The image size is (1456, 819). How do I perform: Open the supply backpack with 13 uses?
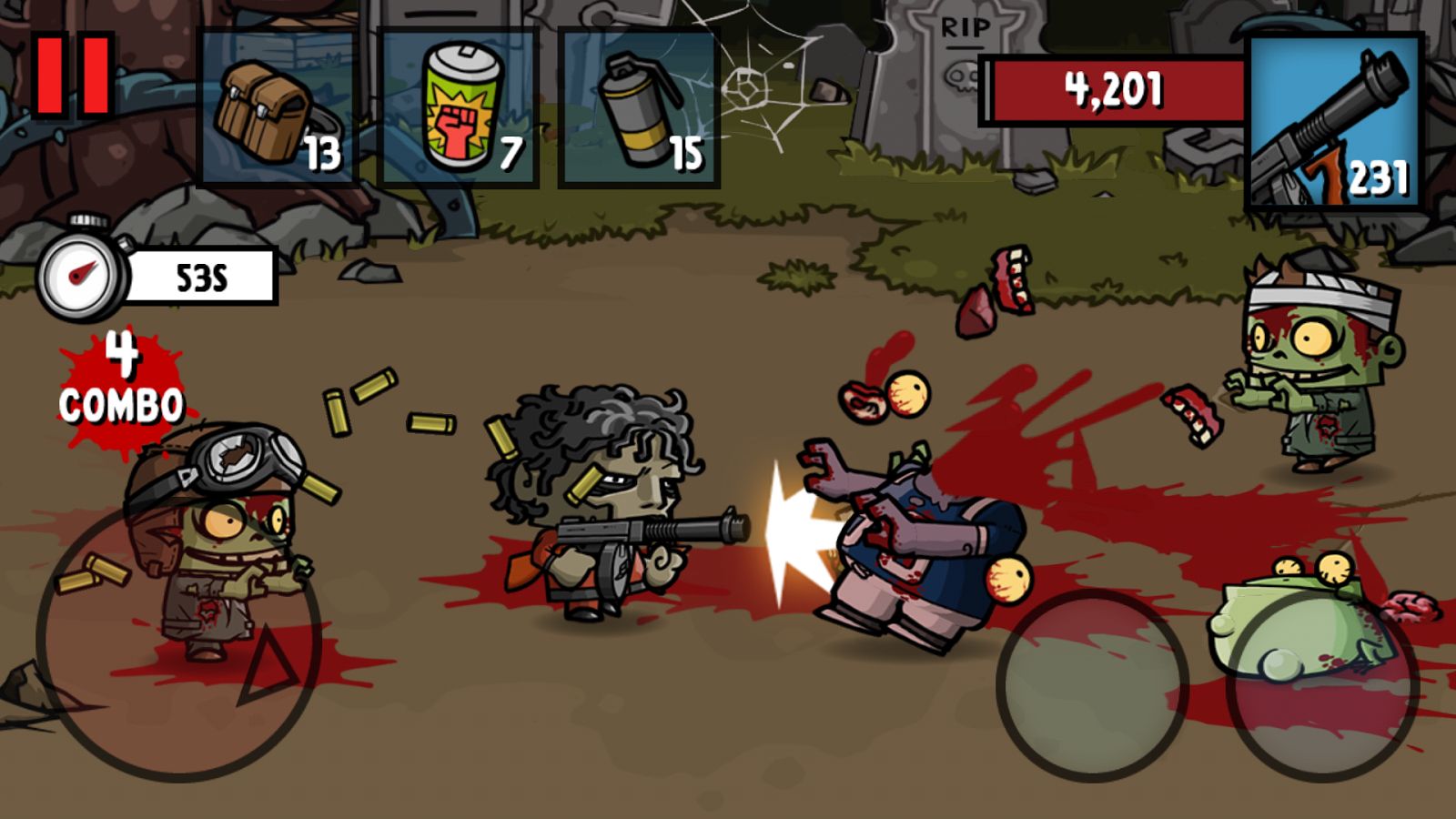coord(273,109)
